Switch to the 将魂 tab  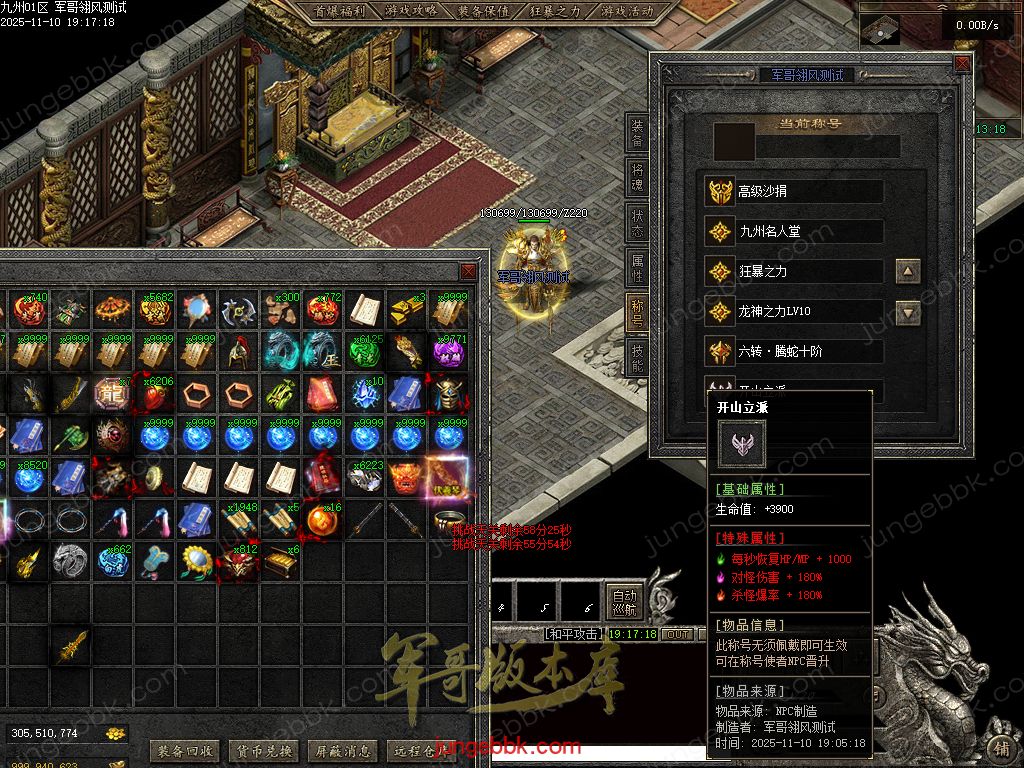pos(637,177)
